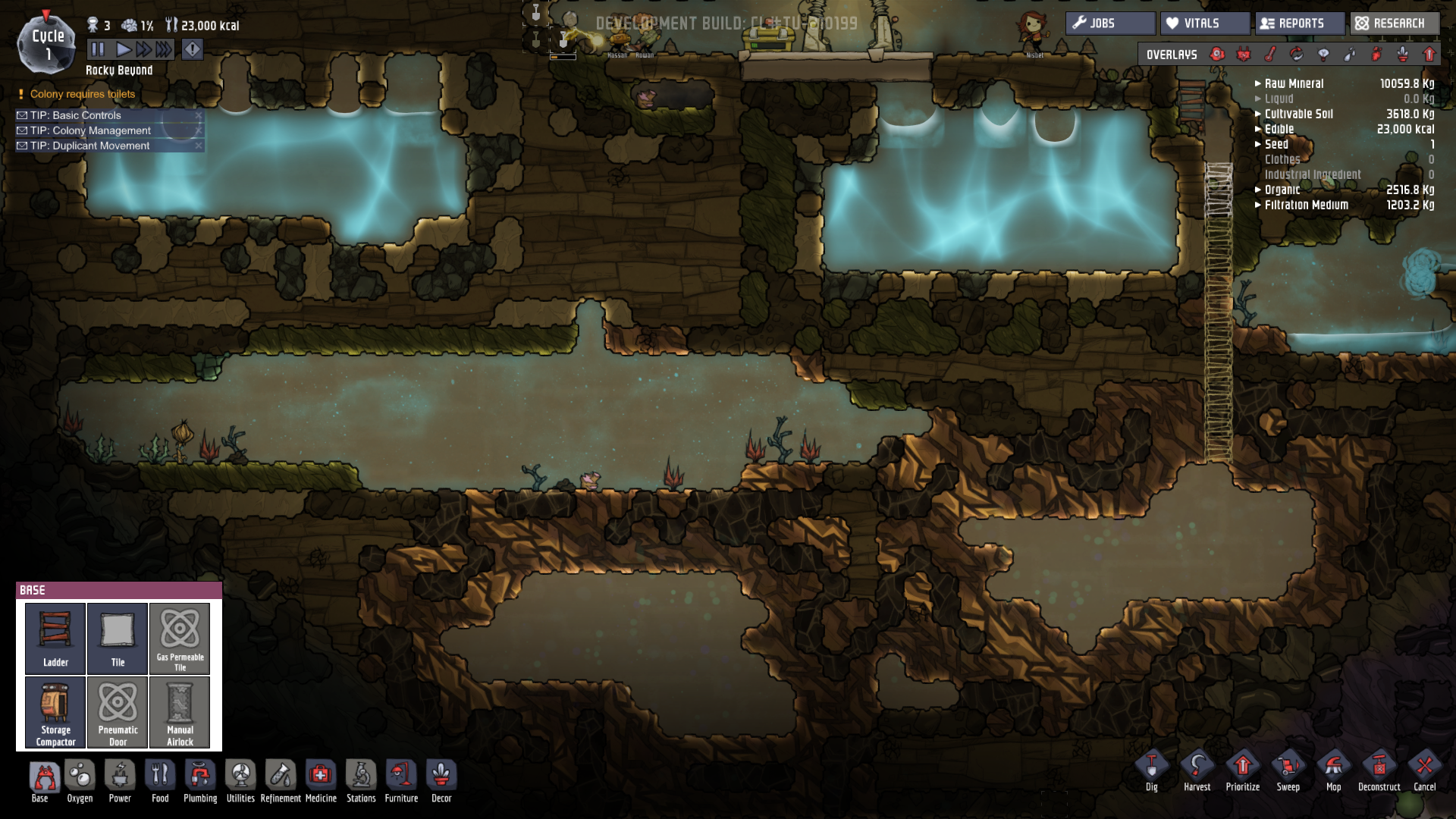Pause the game
The image size is (1456, 819).
click(98, 50)
